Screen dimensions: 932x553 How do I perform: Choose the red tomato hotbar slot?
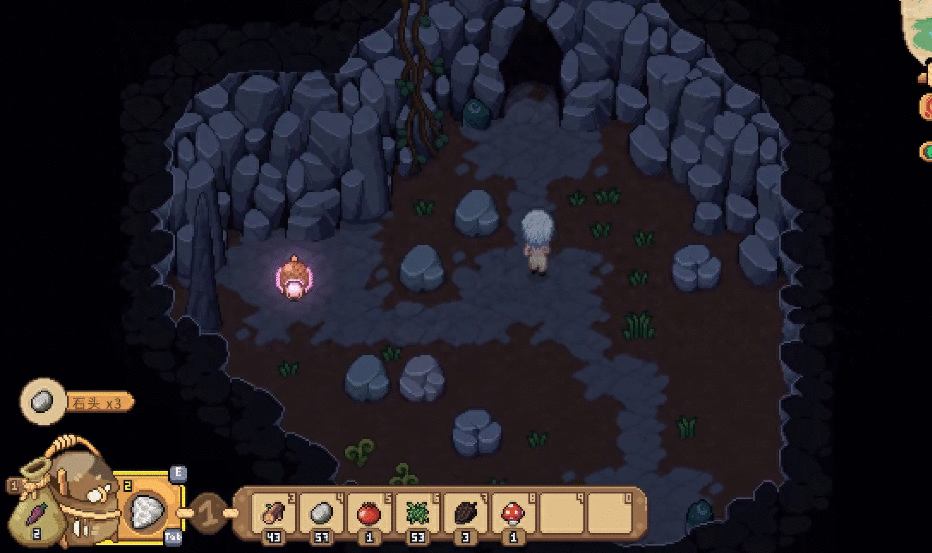(368, 513)
